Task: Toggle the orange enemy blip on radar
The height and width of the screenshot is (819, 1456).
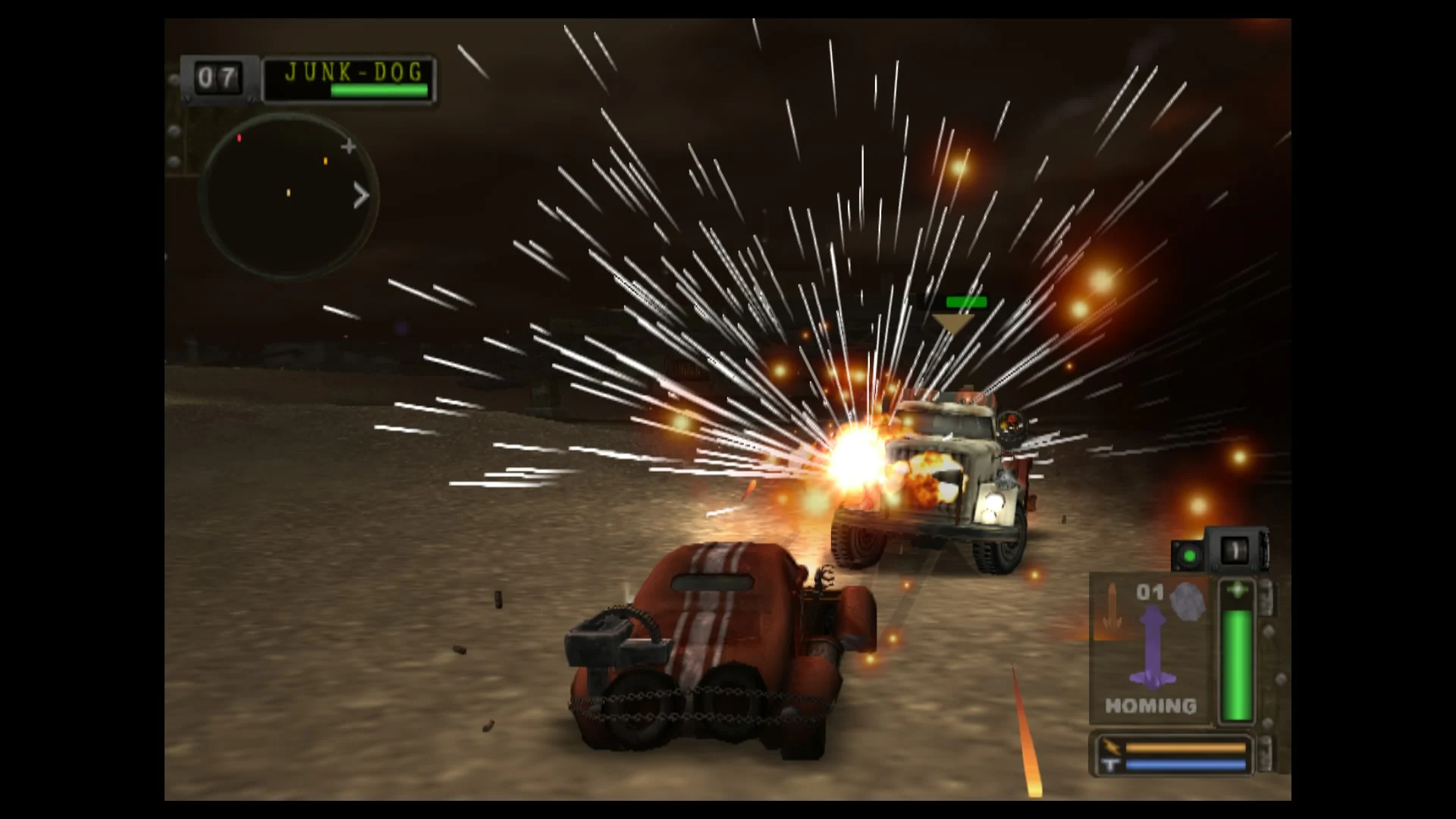Action: [x=325, y=161]
